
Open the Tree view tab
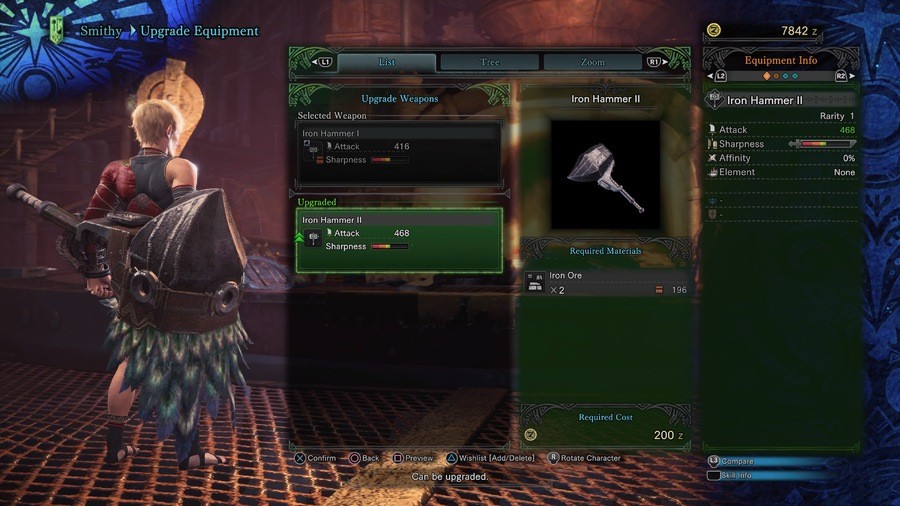click(490, 62)
